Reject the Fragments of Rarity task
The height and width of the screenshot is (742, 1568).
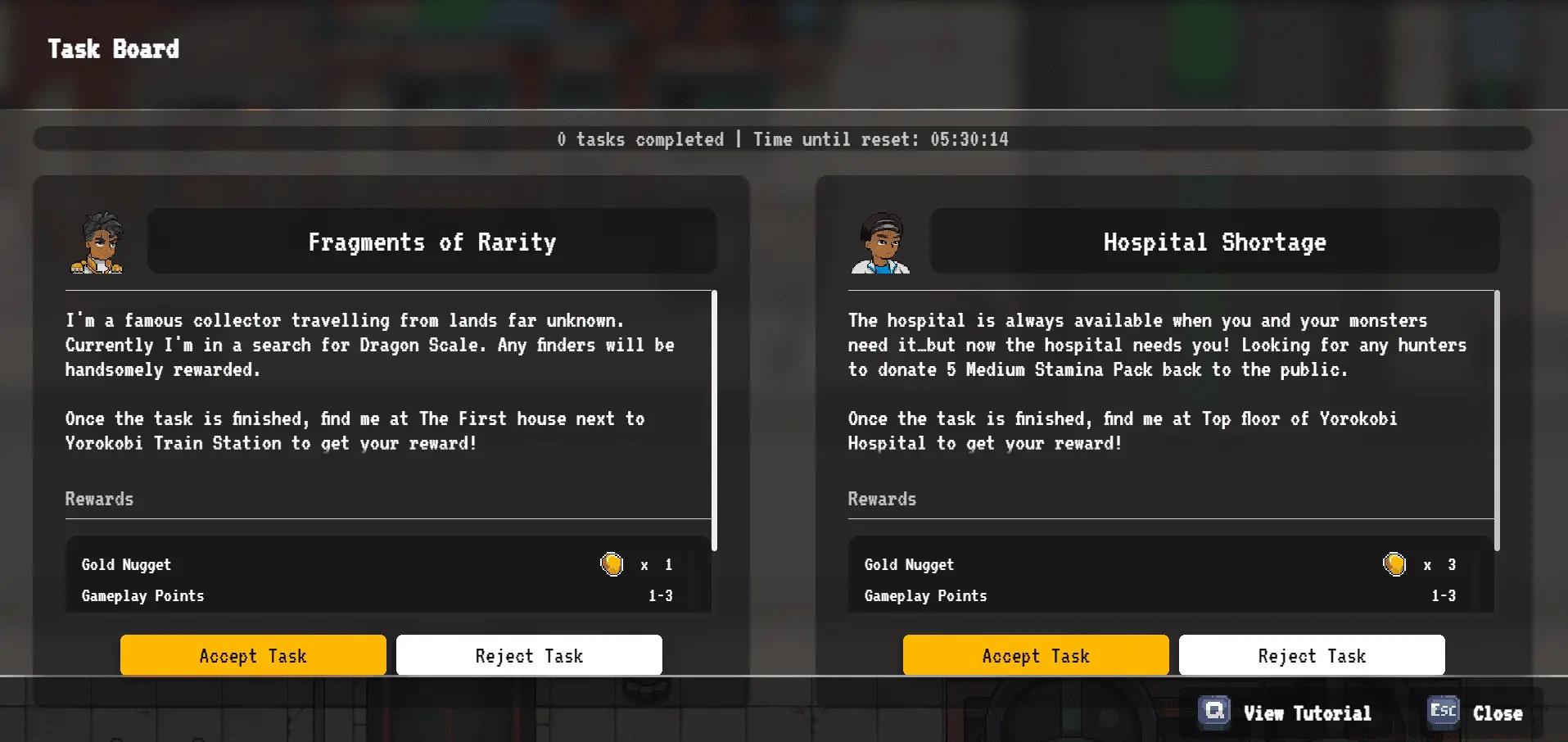pos(529,655)
